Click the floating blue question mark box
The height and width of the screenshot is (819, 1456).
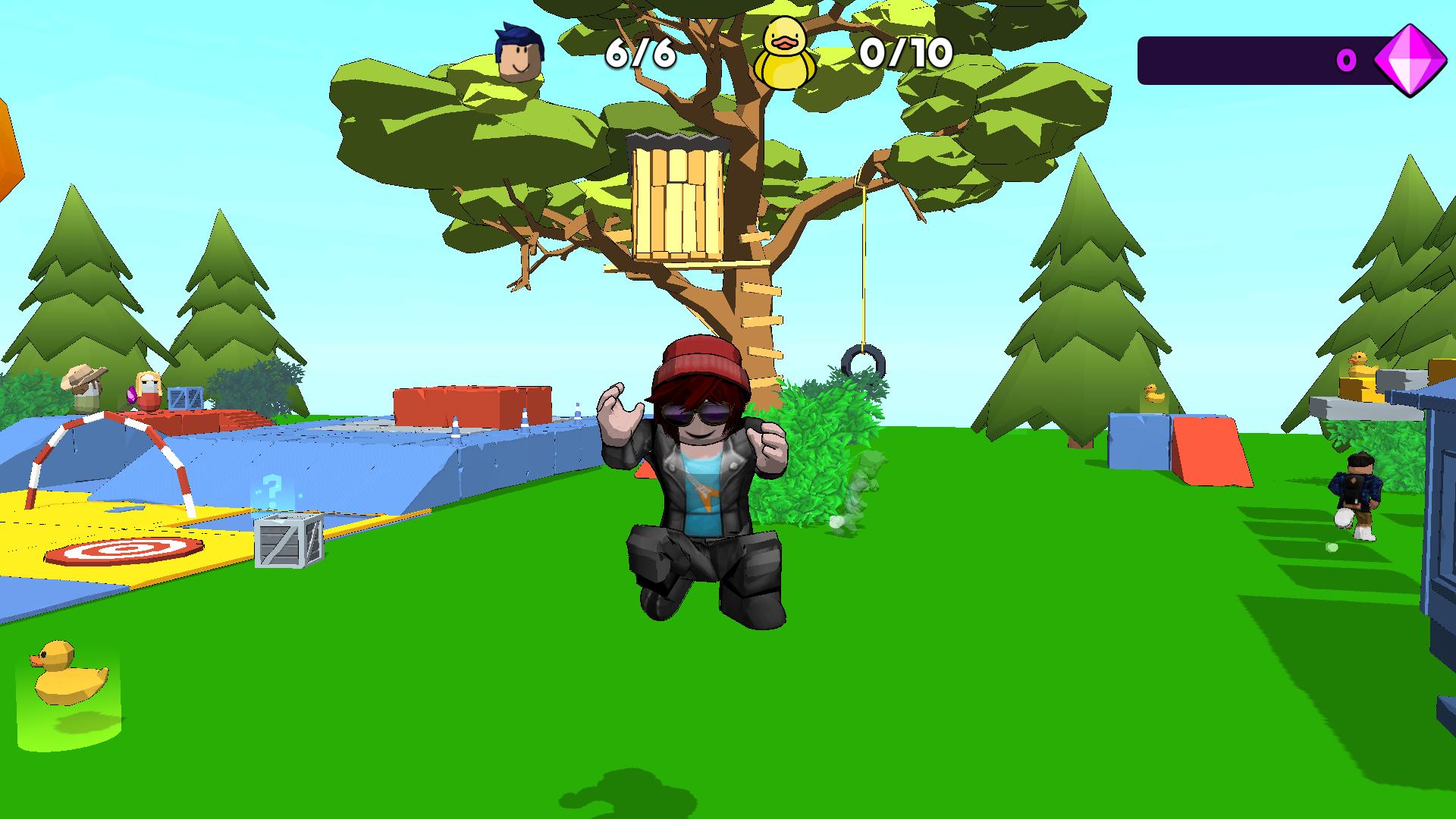pyautogui.click(x=271, y=489)
